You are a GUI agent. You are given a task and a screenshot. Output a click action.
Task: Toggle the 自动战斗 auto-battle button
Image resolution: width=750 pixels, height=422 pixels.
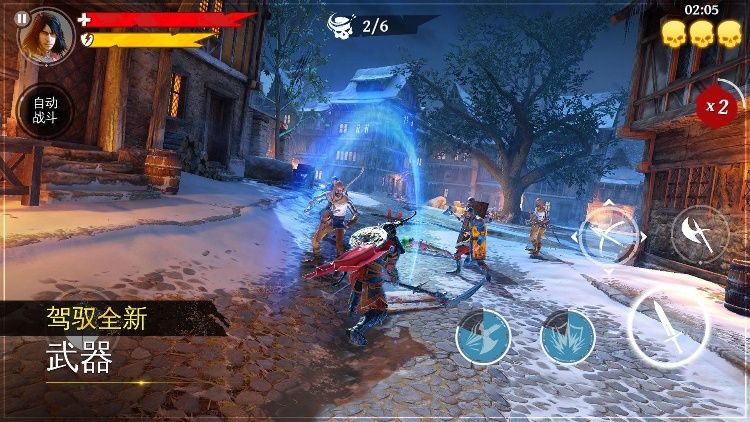click(x=45, y=111)
